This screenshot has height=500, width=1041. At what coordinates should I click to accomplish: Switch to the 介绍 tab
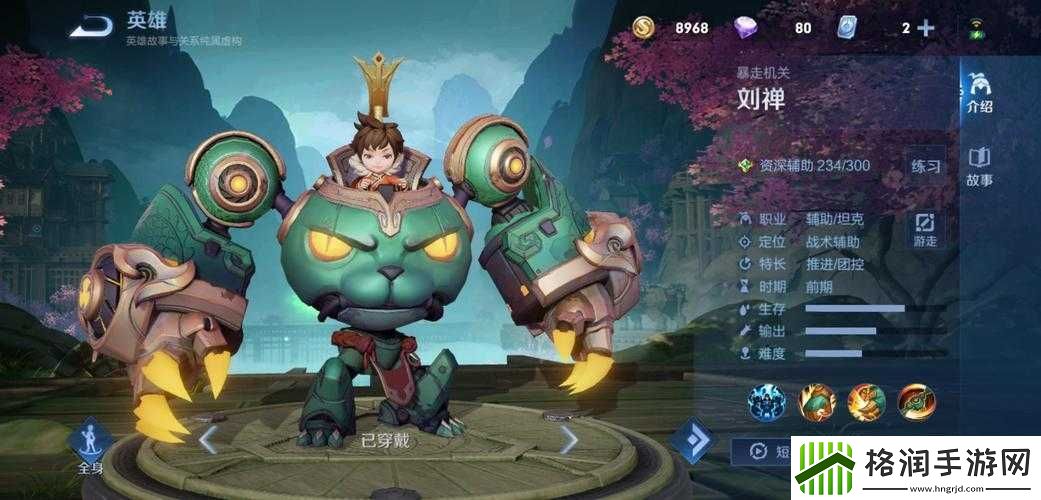[979, 93]
